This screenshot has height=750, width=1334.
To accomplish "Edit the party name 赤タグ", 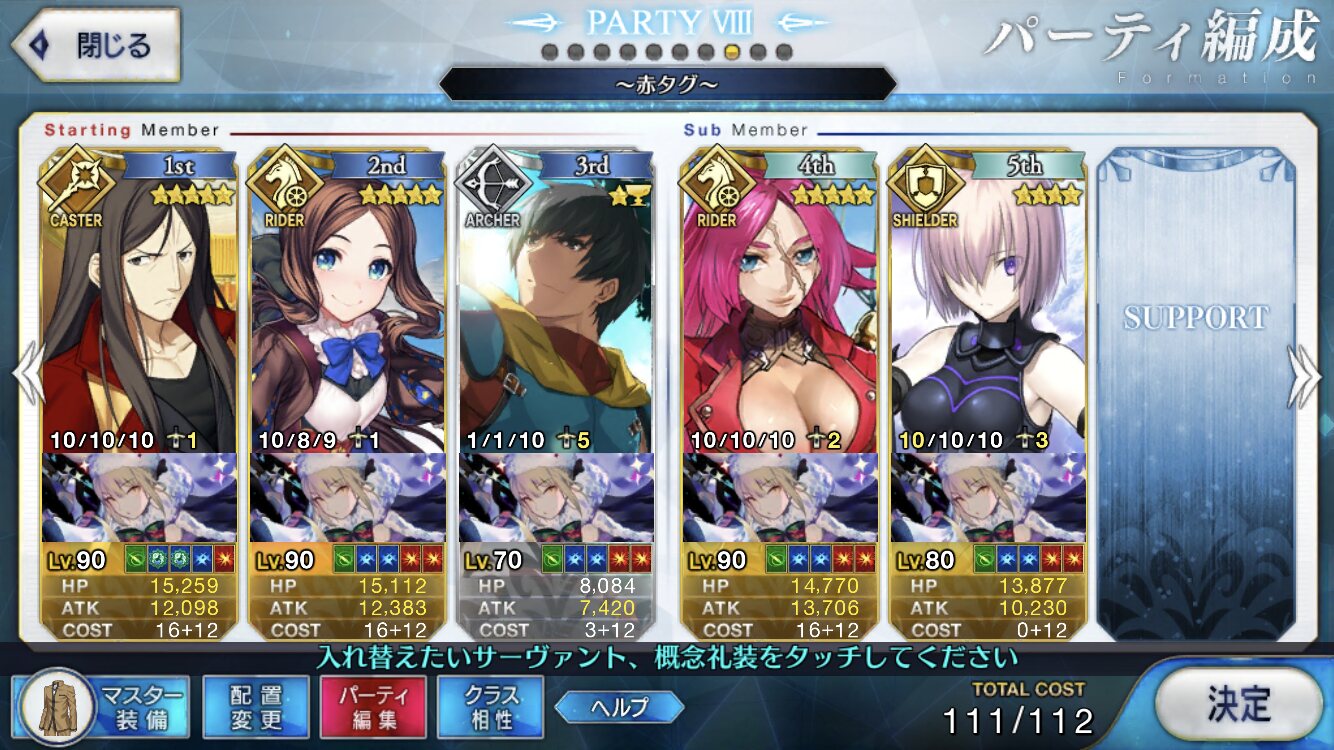I will point(667,84).
